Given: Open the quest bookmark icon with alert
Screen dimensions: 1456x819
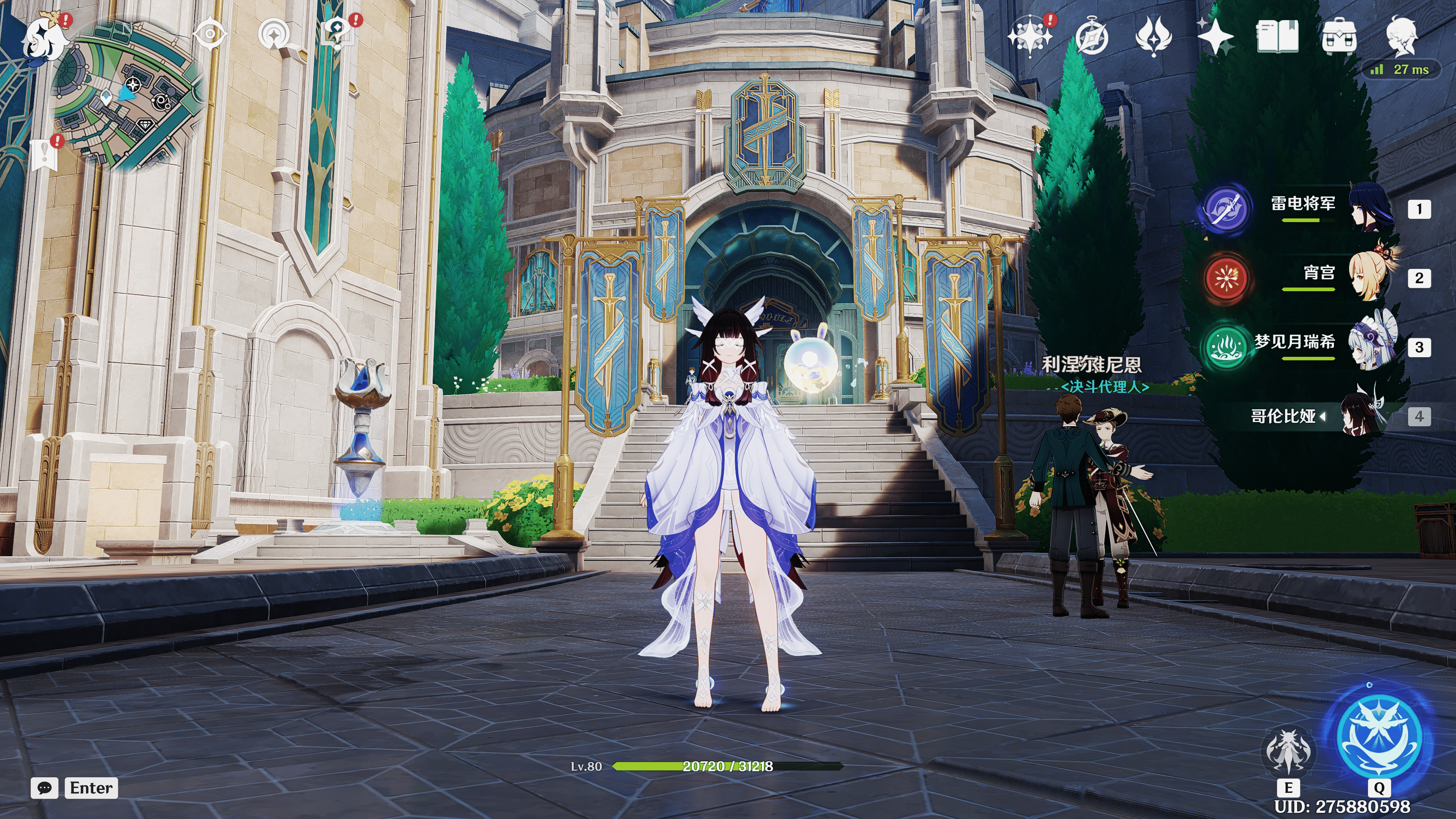Looking at the screenshot, I should coord(45,154).
